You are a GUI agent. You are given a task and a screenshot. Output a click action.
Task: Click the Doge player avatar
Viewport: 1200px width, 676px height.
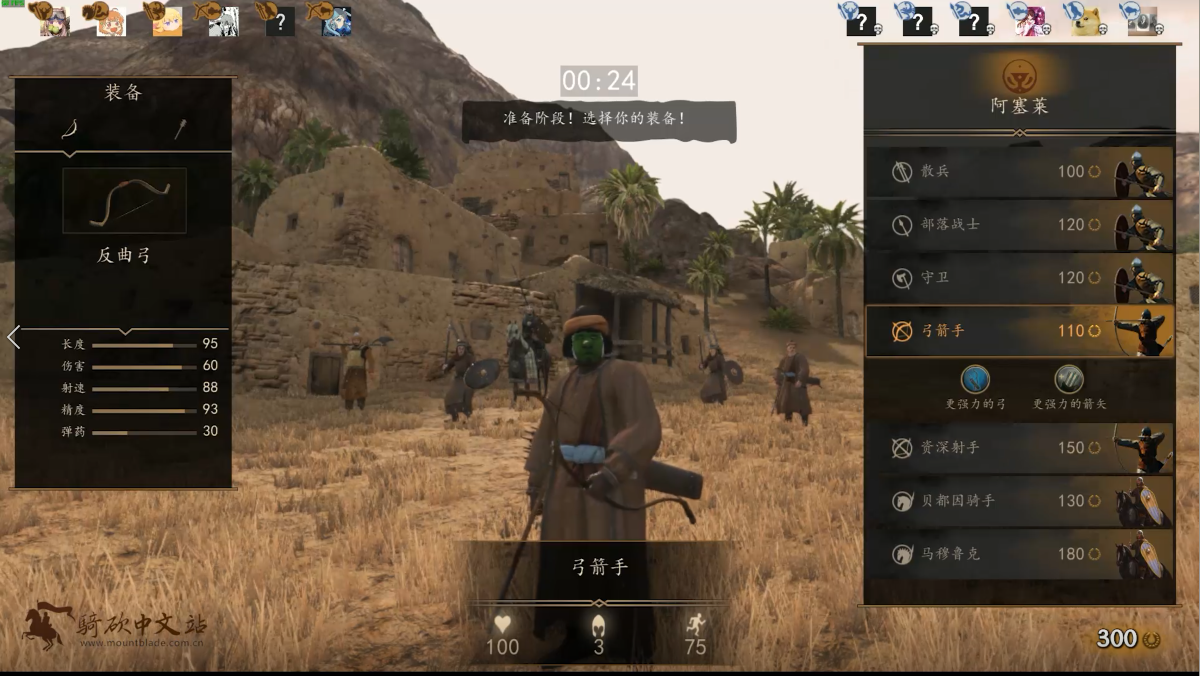click(1086, 20)
